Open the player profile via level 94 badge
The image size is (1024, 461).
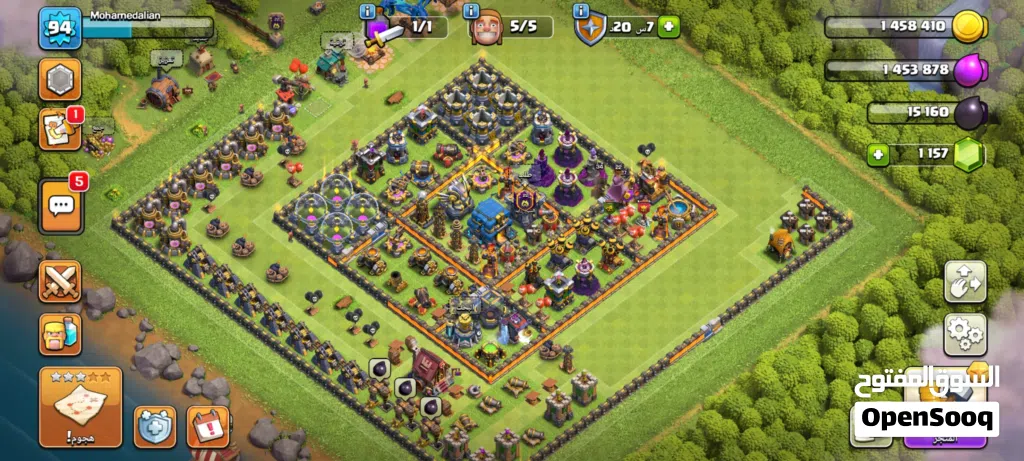click(x=60, y=30)
